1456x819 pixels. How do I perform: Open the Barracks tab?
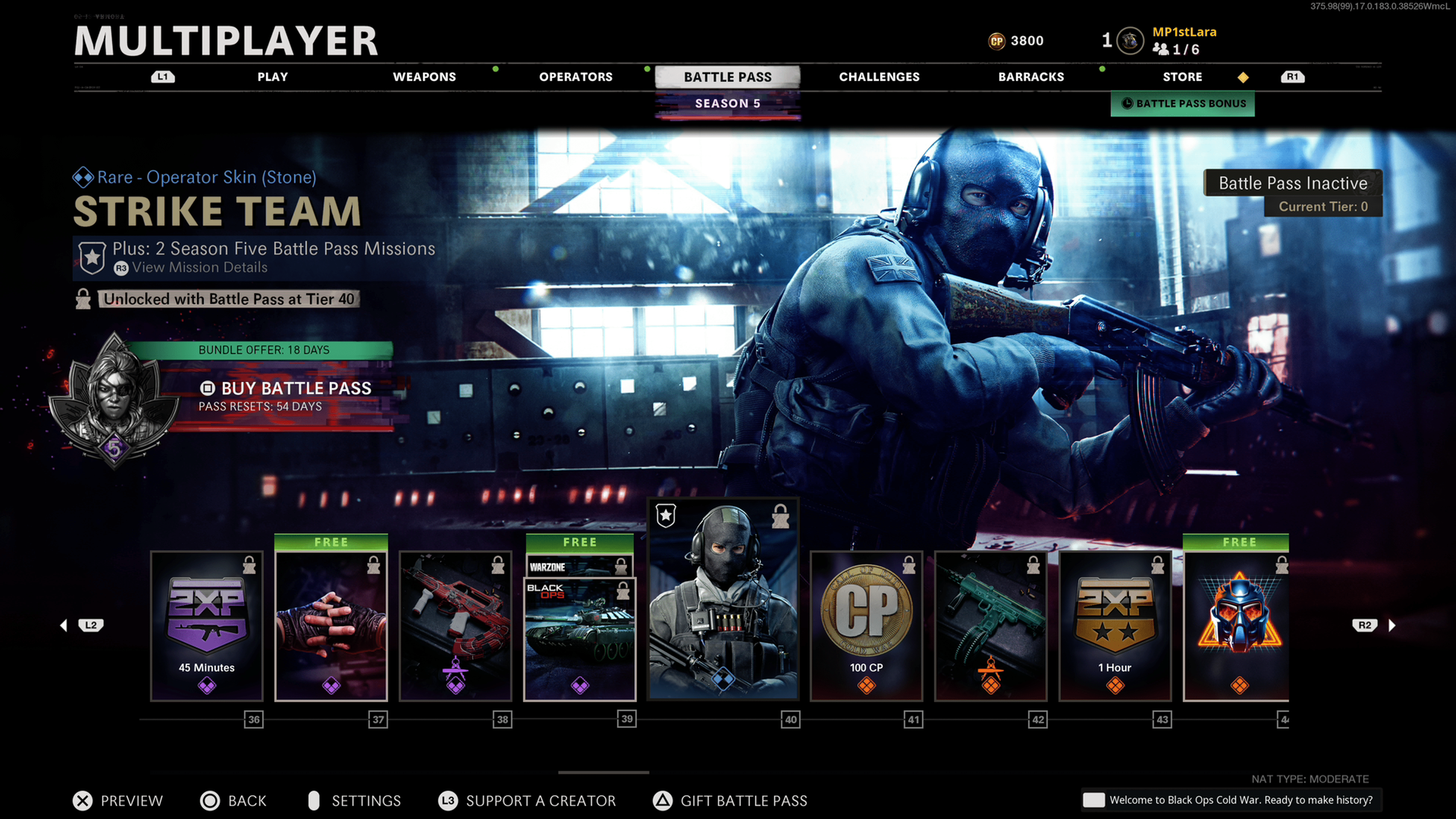tap(1031, 77)
